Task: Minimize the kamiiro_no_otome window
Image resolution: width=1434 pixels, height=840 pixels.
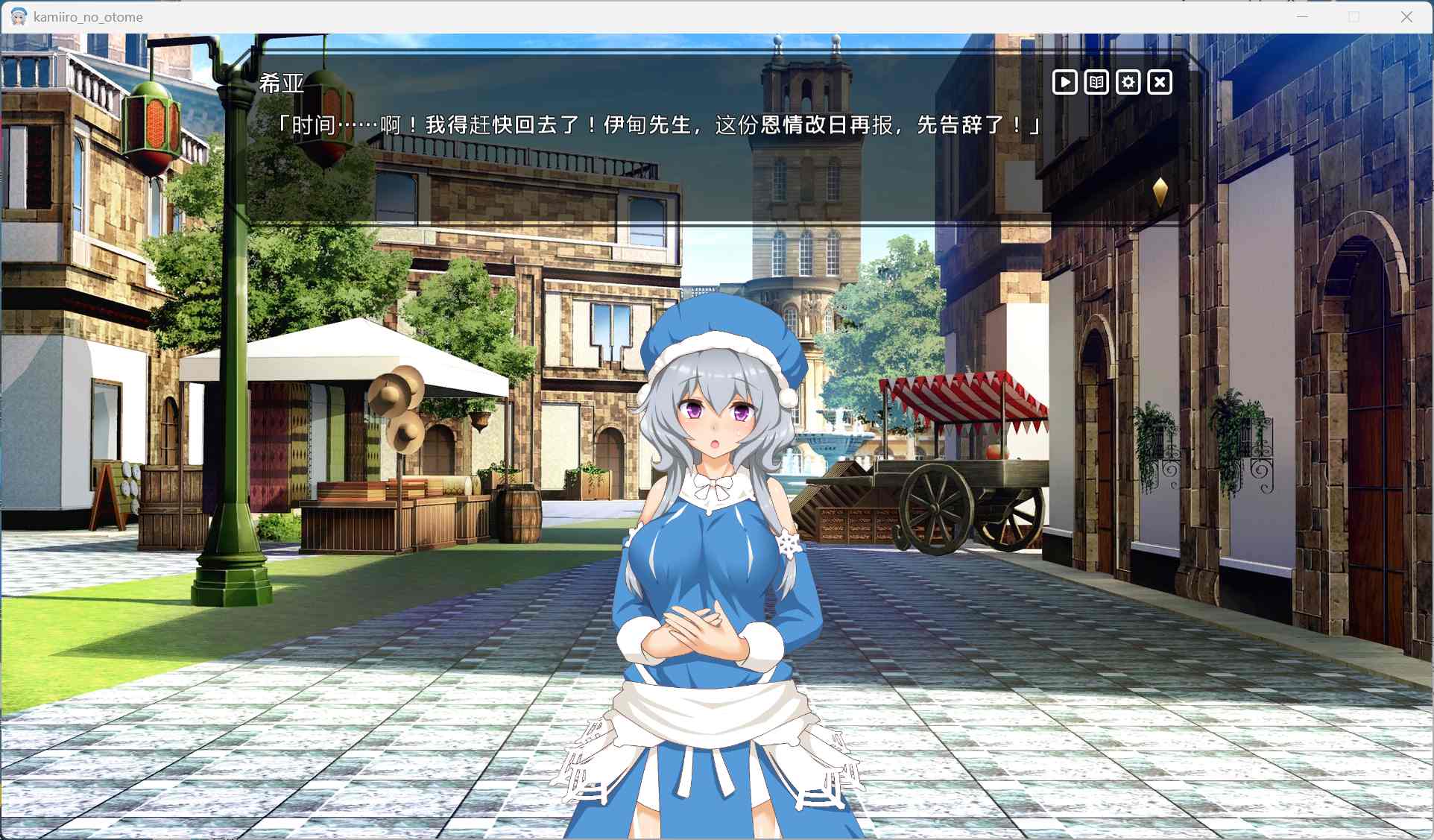Action: click(1301, 16)
